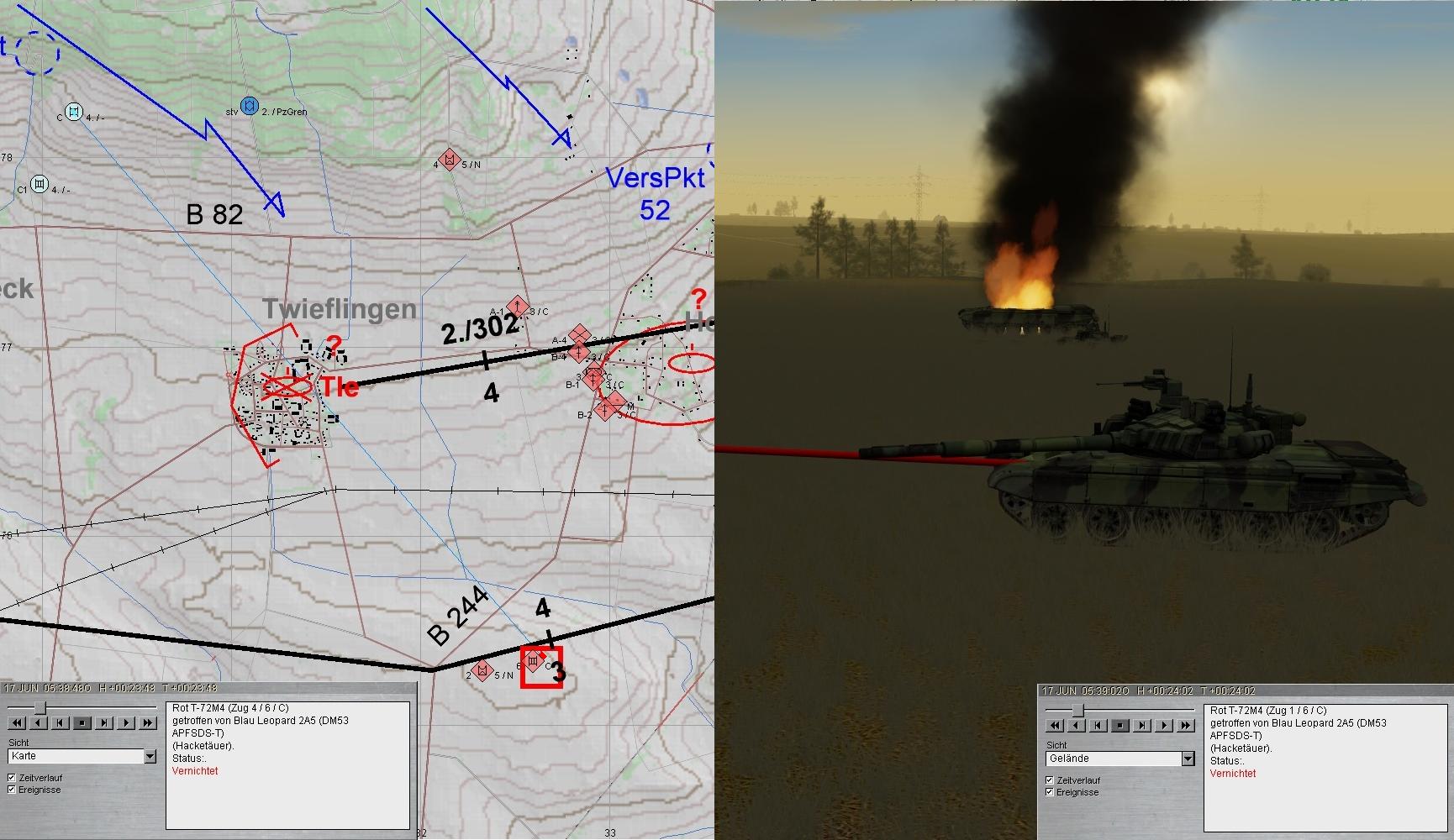Rewind the Gelände panel replay
Screen dimensions: 1454x840
tap(1054, 726)
